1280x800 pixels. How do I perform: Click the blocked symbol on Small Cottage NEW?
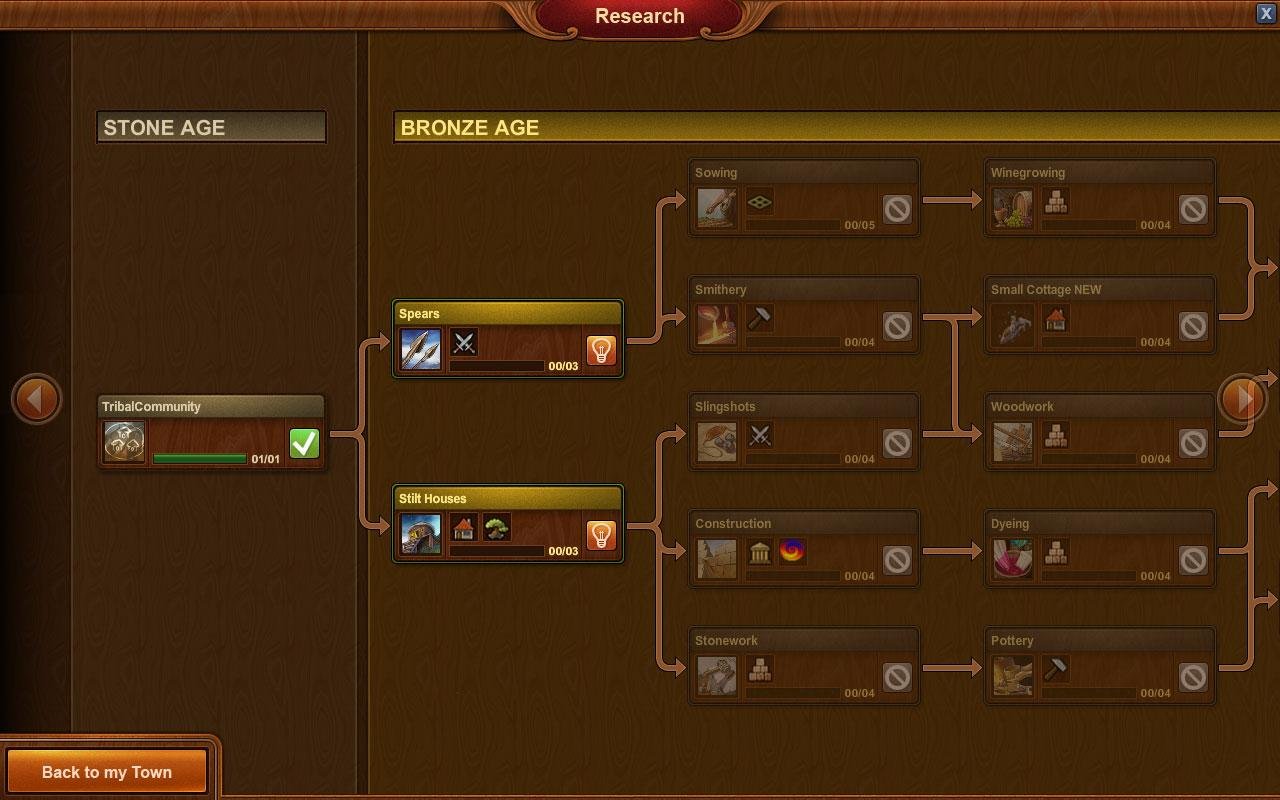coord(1192,325)
